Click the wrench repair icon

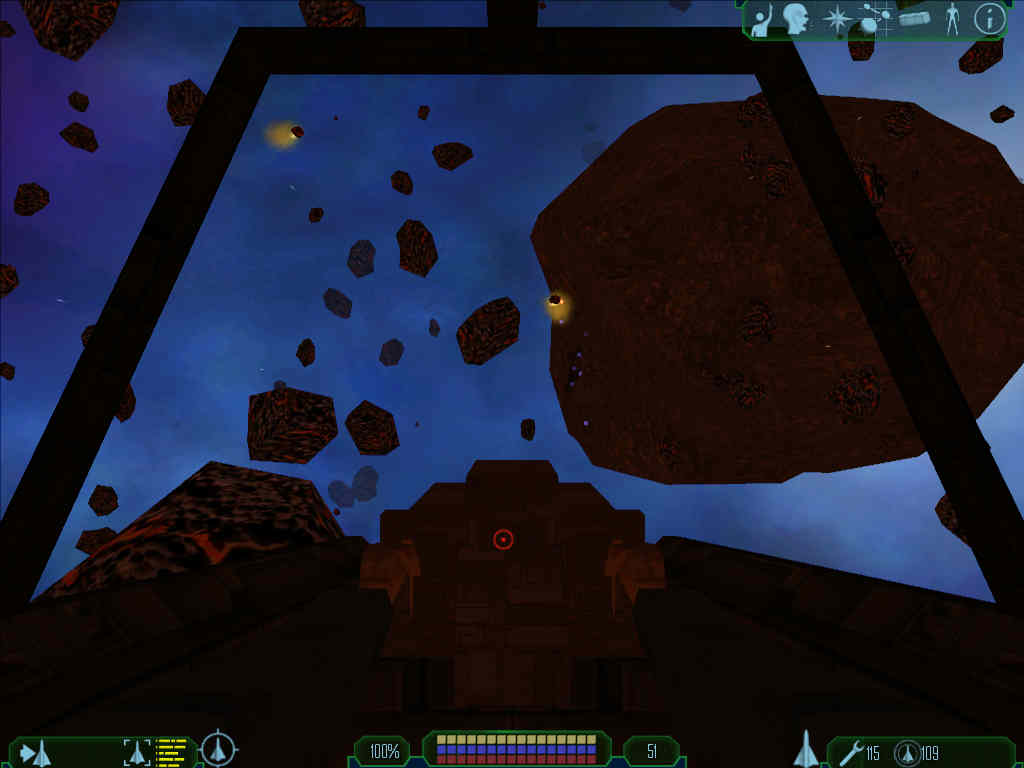point(850,752)
